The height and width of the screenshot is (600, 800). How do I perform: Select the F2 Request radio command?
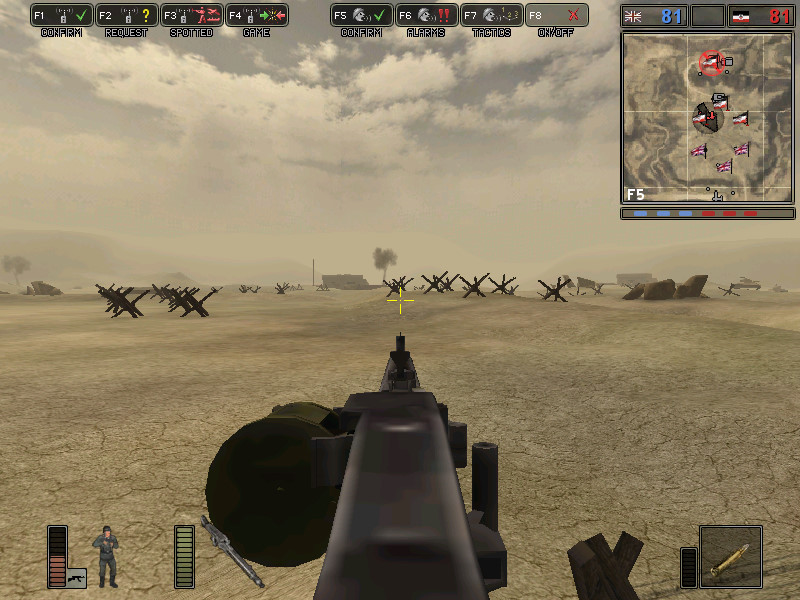(127, 15)
